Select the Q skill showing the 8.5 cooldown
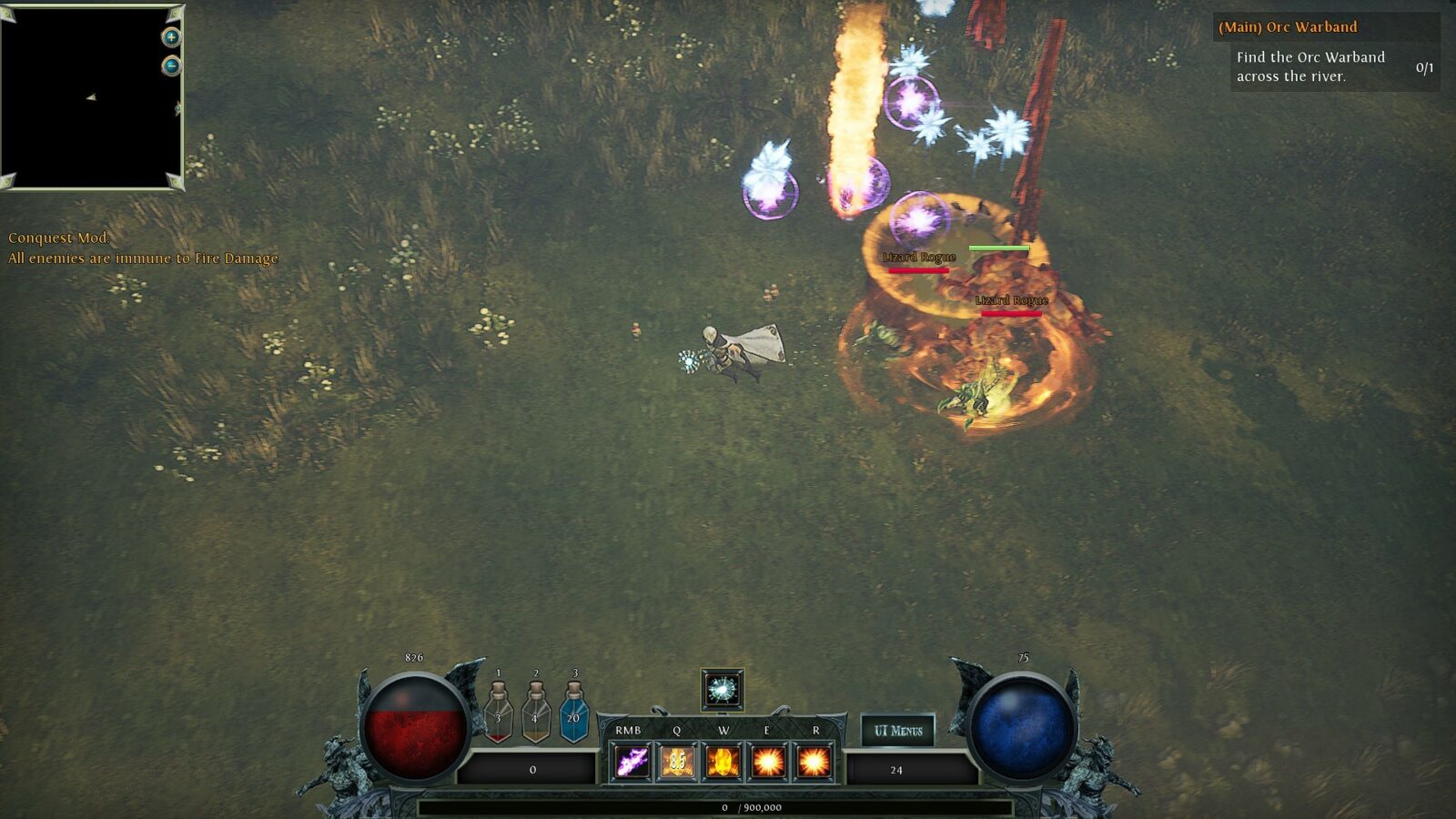This screenshot has height=819, width=1456. point(677,762)
